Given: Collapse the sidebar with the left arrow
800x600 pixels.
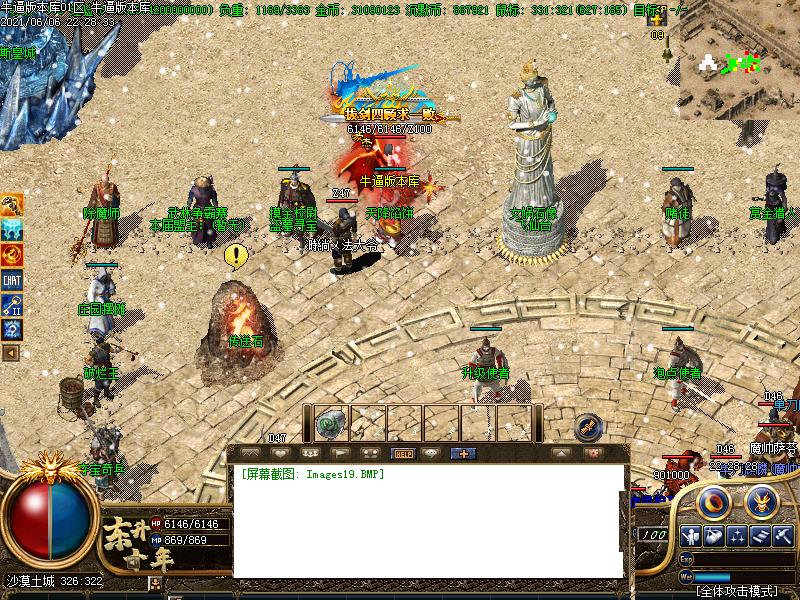Looking at the screenshot, I should pyautogui.click(x=11, y=352).
